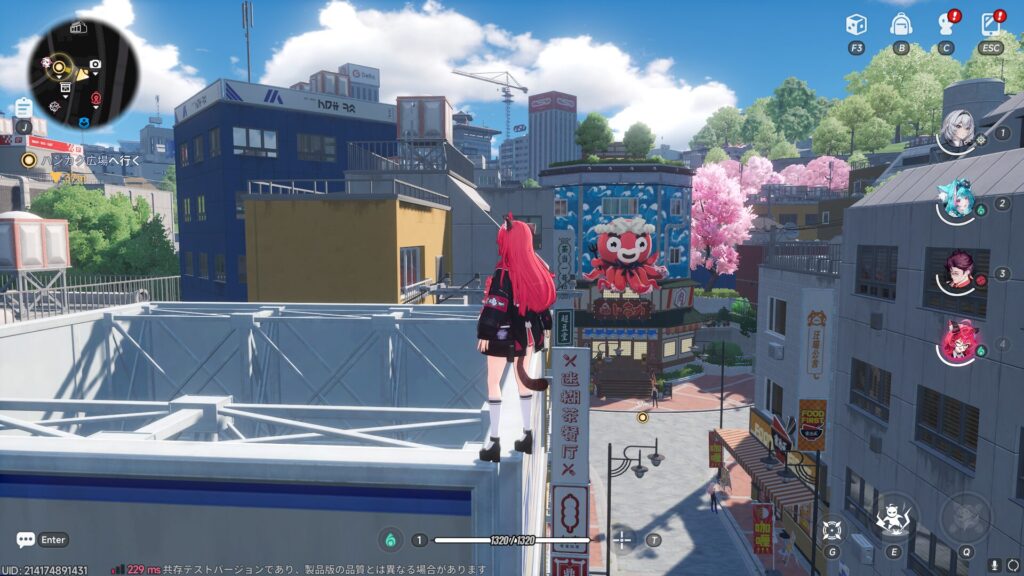Viewport: 1024px width, 576px height.
Task: Switch to the silver-haired party member
Action: pos(958,131)
